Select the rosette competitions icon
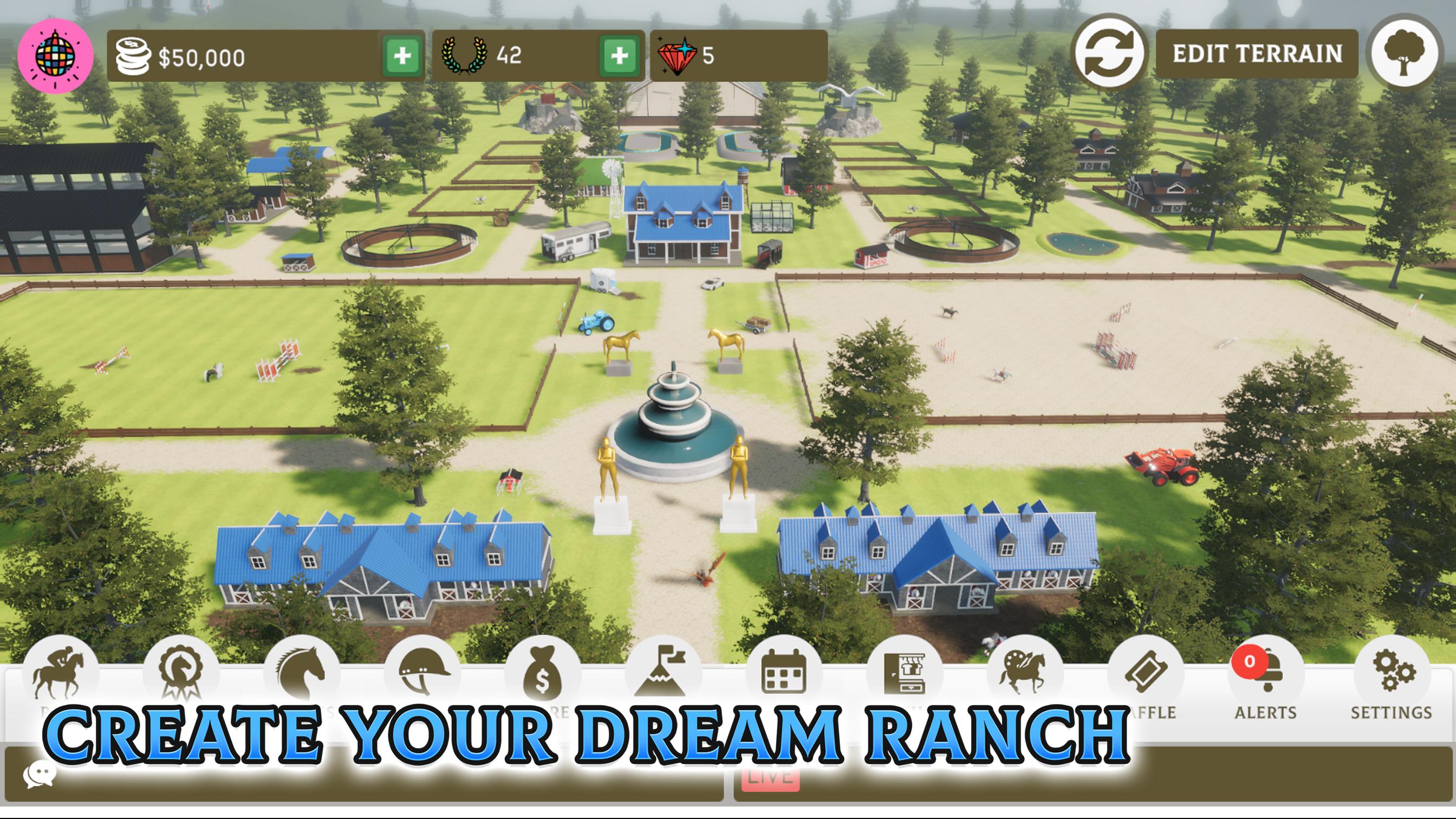Image resolution: width=1456 pixels, height=819 pixels. (x=180, y=673)
